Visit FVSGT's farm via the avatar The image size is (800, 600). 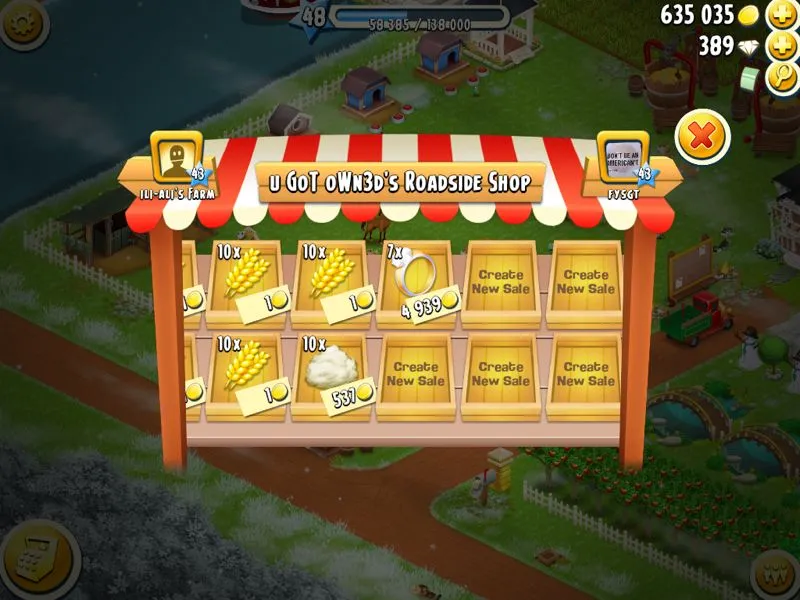[x=623, y=158]
